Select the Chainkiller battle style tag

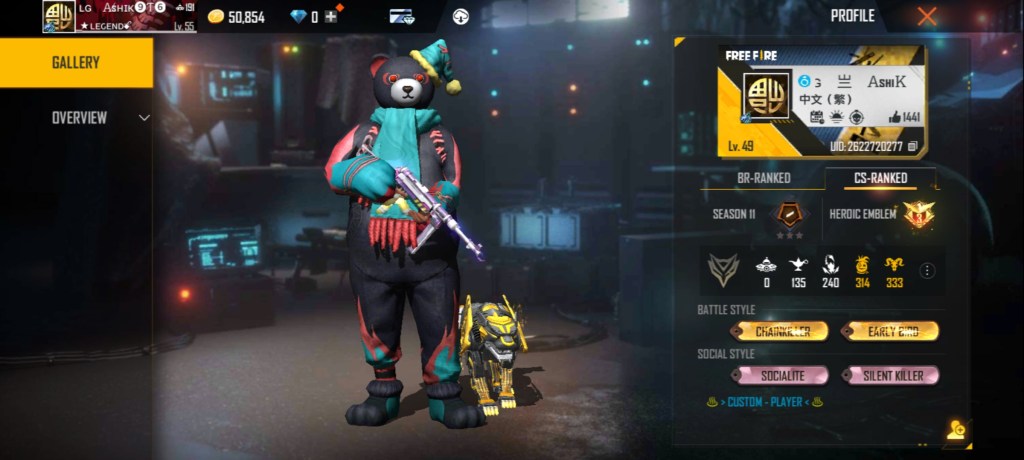click(780, 331)
